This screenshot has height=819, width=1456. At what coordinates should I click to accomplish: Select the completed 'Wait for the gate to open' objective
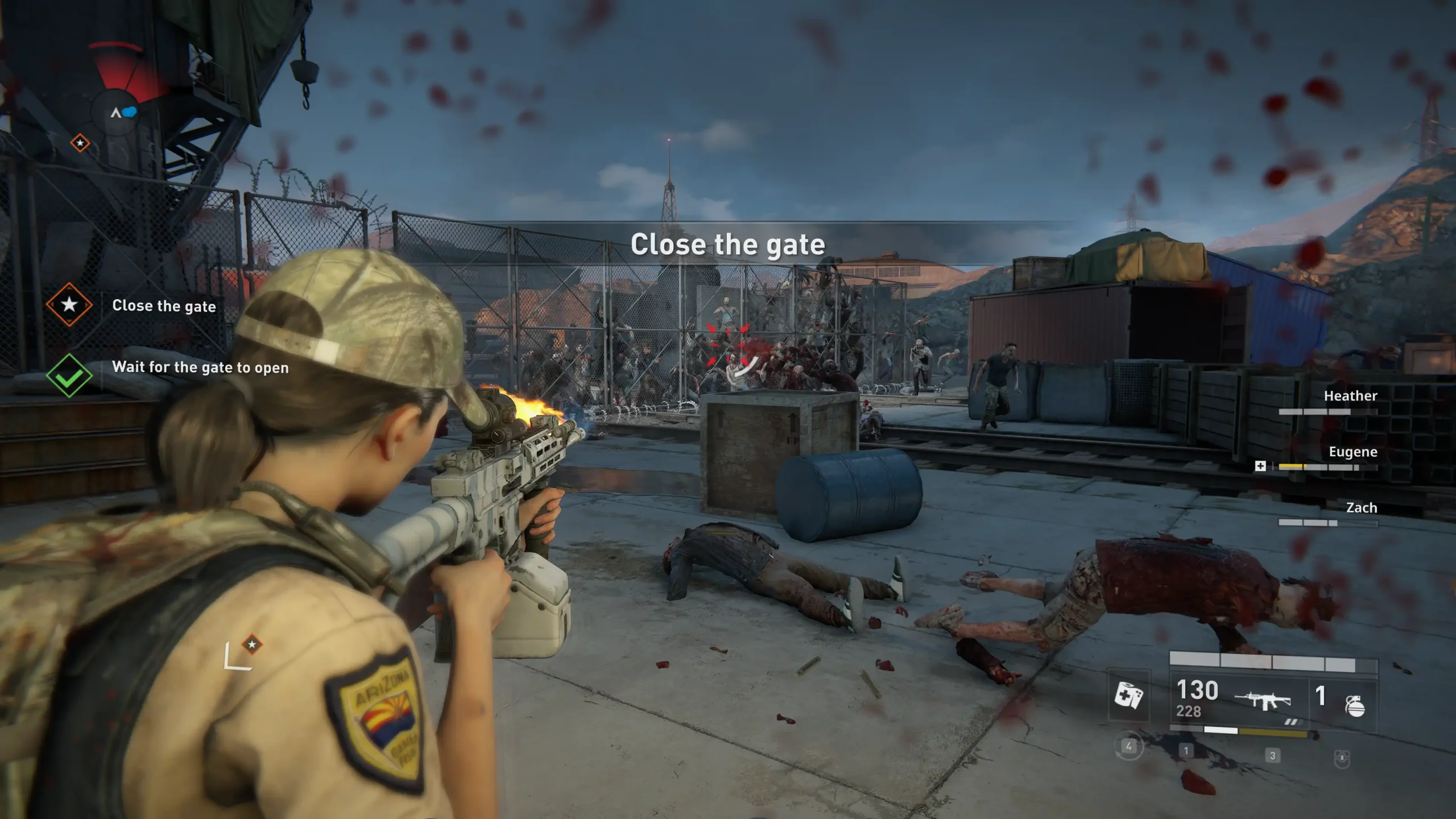(x=200, y=367)
